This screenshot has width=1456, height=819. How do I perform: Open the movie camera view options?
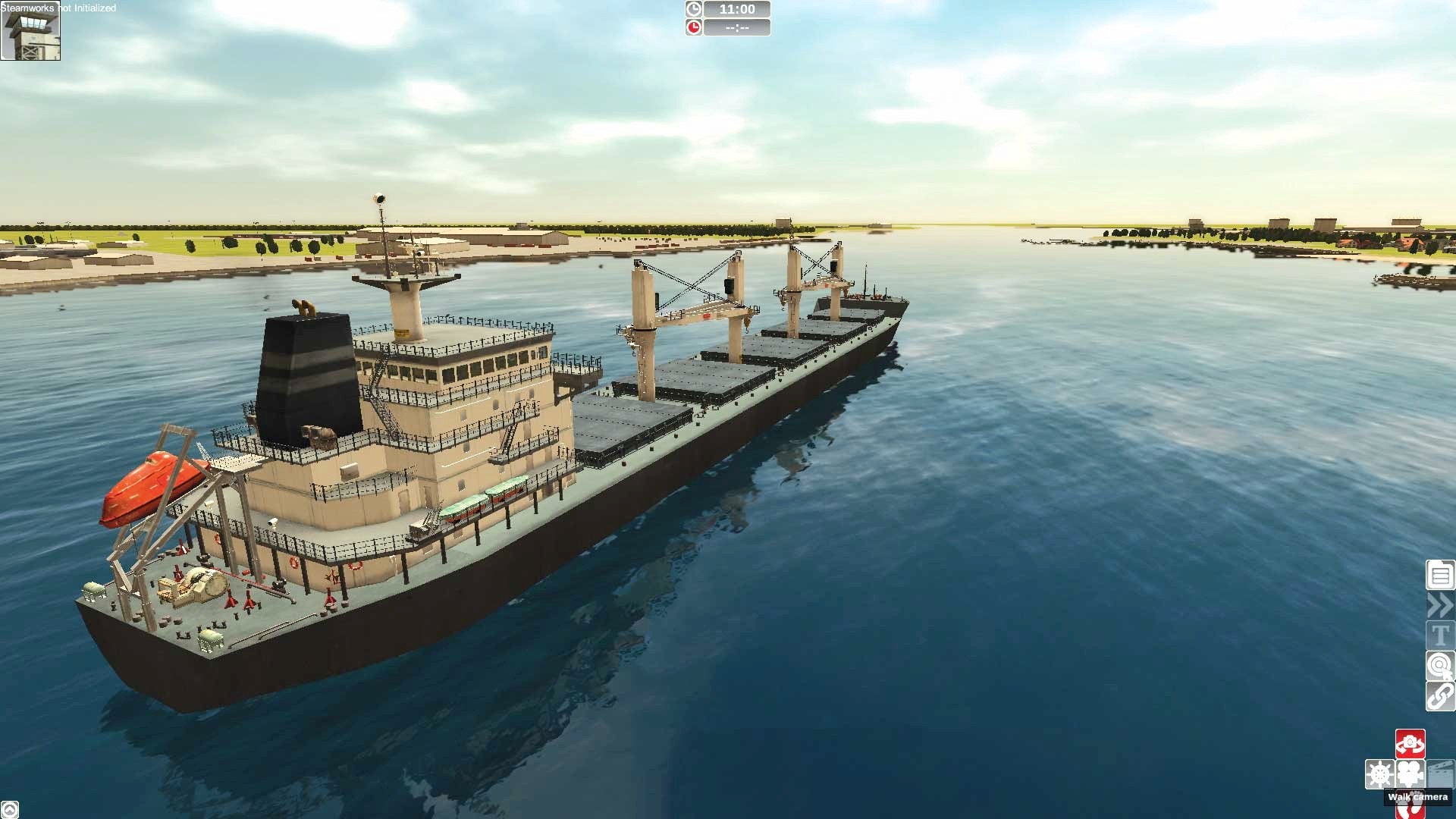tap(1410, 774)
